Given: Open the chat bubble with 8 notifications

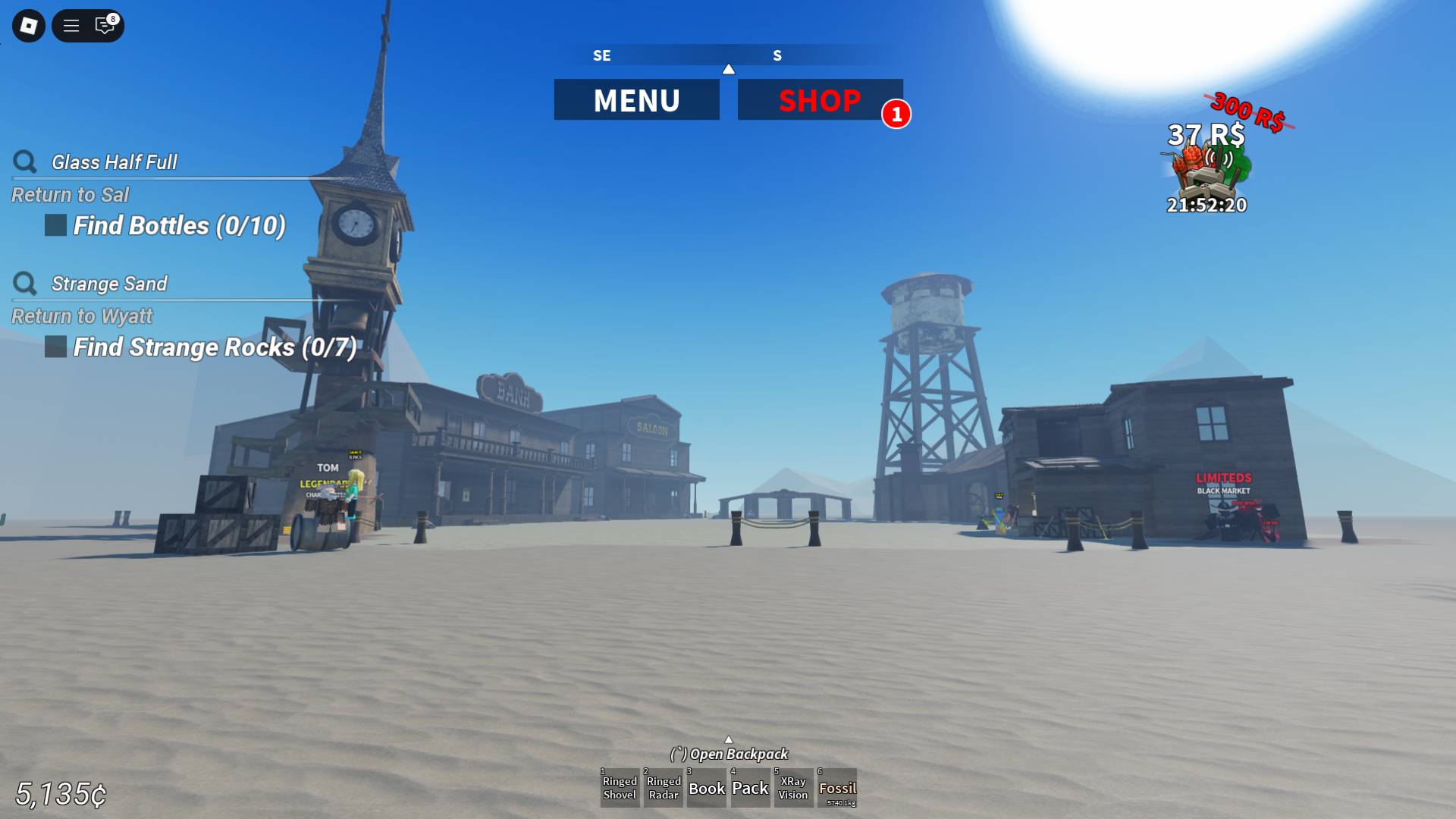Looking at the screenshot, I should [104, 25].
